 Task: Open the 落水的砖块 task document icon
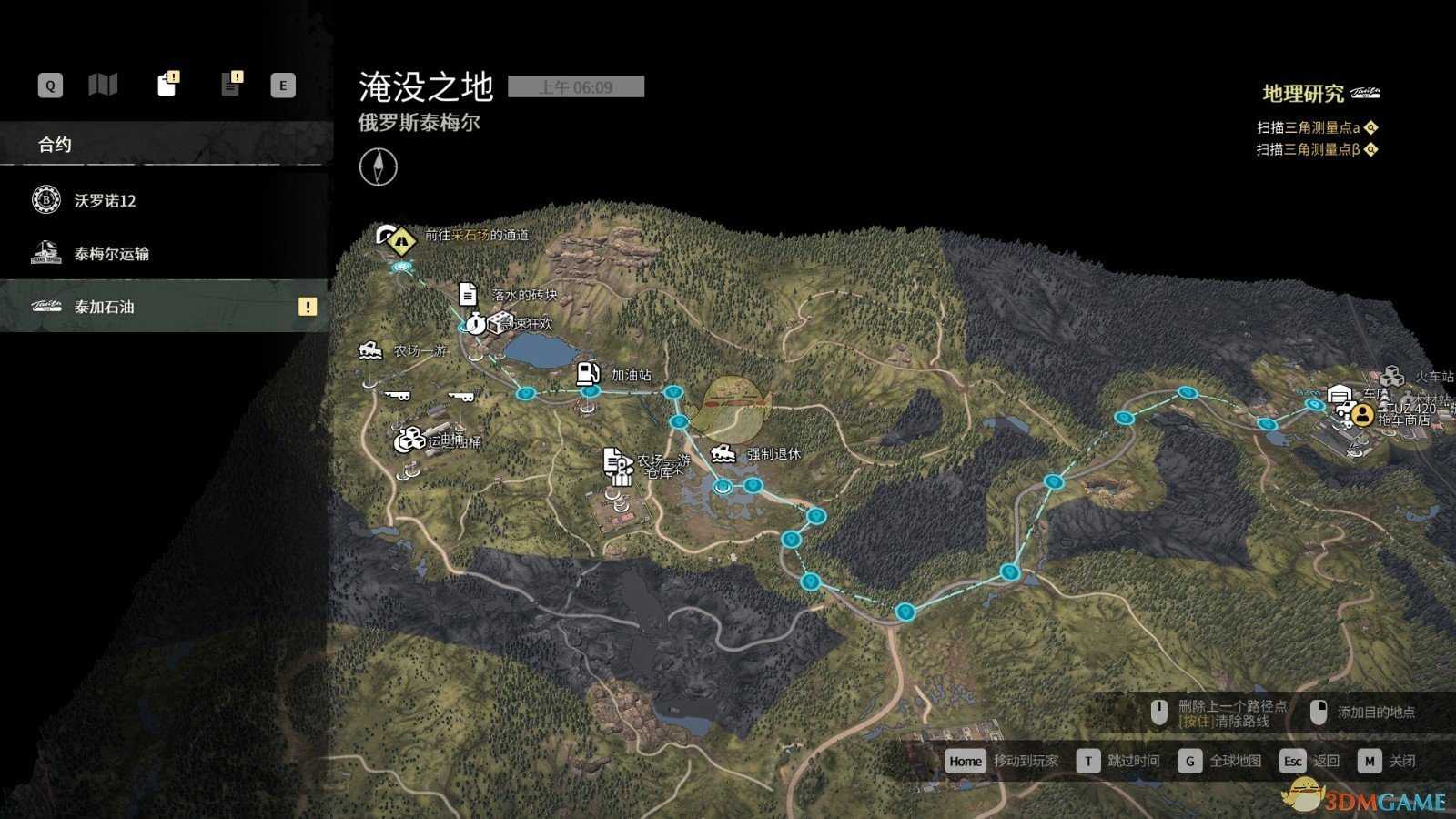(467, 294)
